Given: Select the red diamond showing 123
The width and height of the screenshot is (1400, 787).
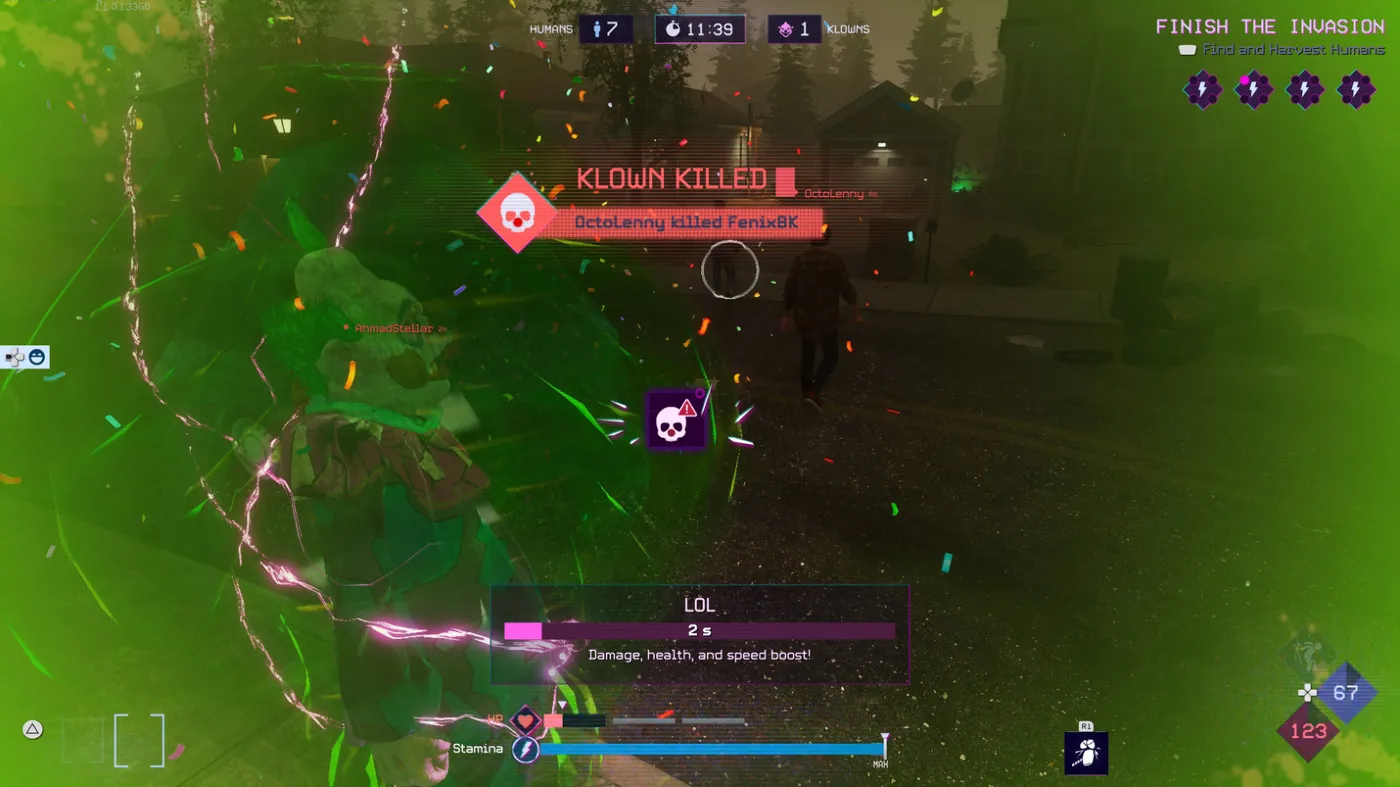Looking at the screenshot, I should [1308, 731].
